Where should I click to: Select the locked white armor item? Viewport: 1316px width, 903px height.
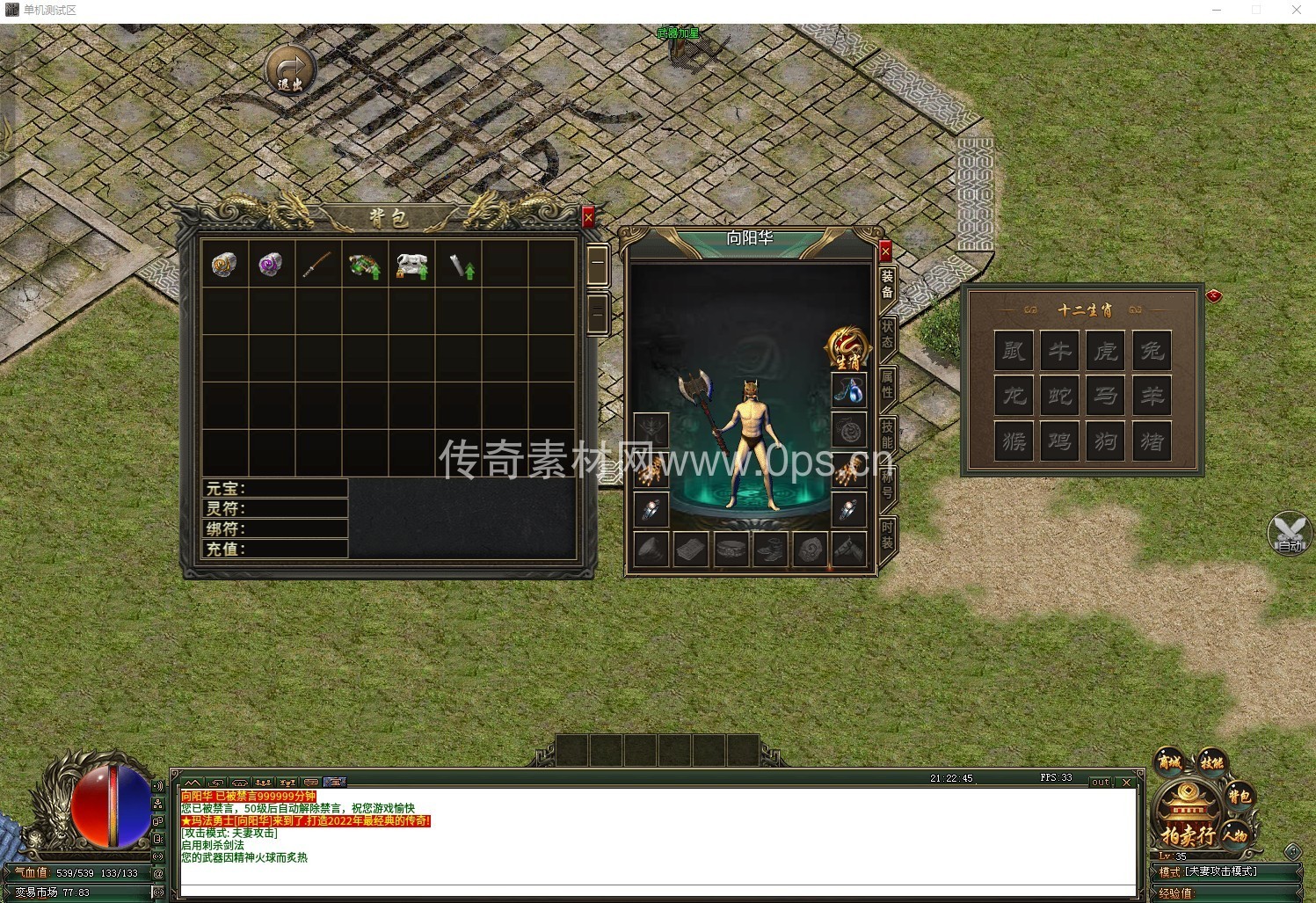point(411,265)
